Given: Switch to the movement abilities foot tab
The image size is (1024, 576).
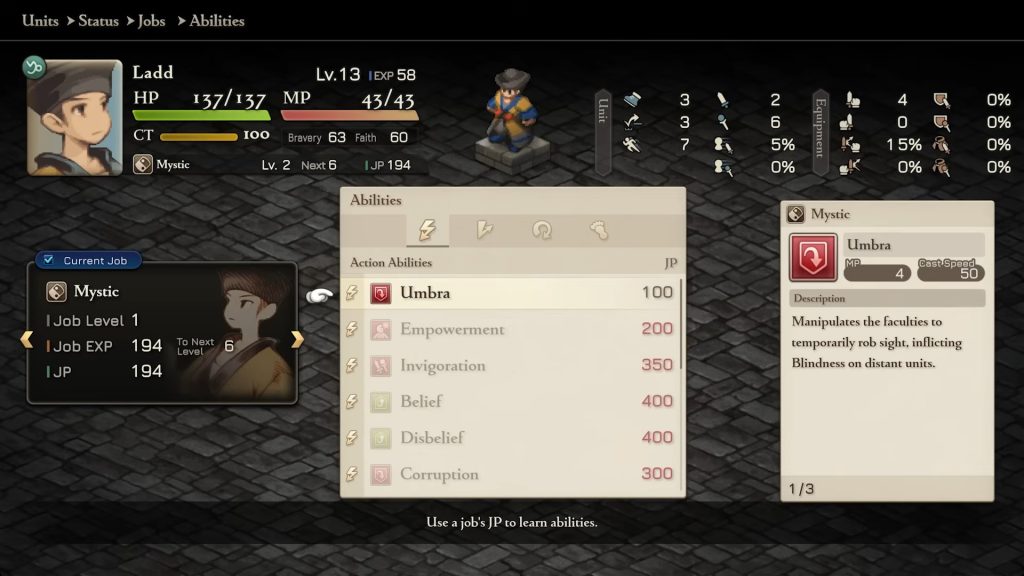Looking at the screenshot, I should [x=599, y=231].
